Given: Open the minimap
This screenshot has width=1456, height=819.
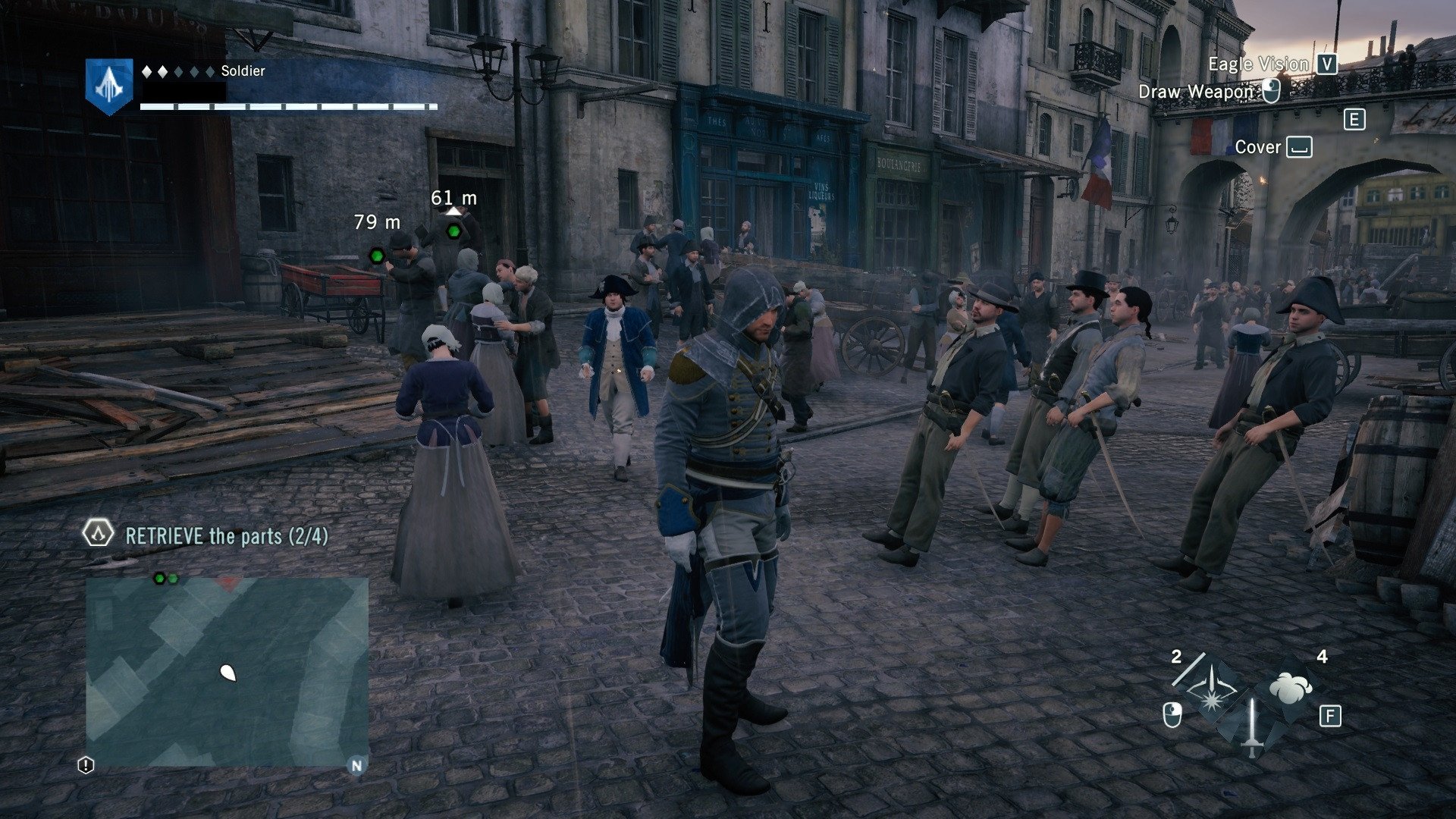Looking at the screenshot, I should (x=227, y=671).
